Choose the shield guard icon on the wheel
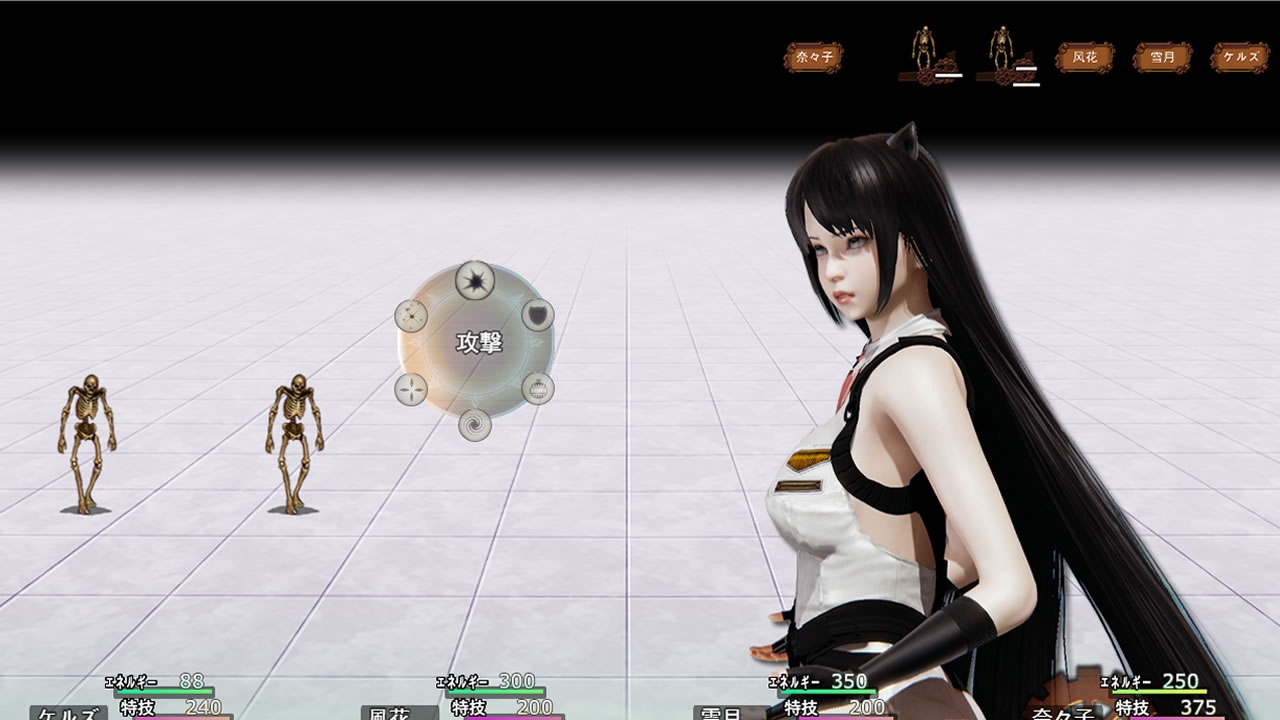1280x720 pixels. [538, 316]
